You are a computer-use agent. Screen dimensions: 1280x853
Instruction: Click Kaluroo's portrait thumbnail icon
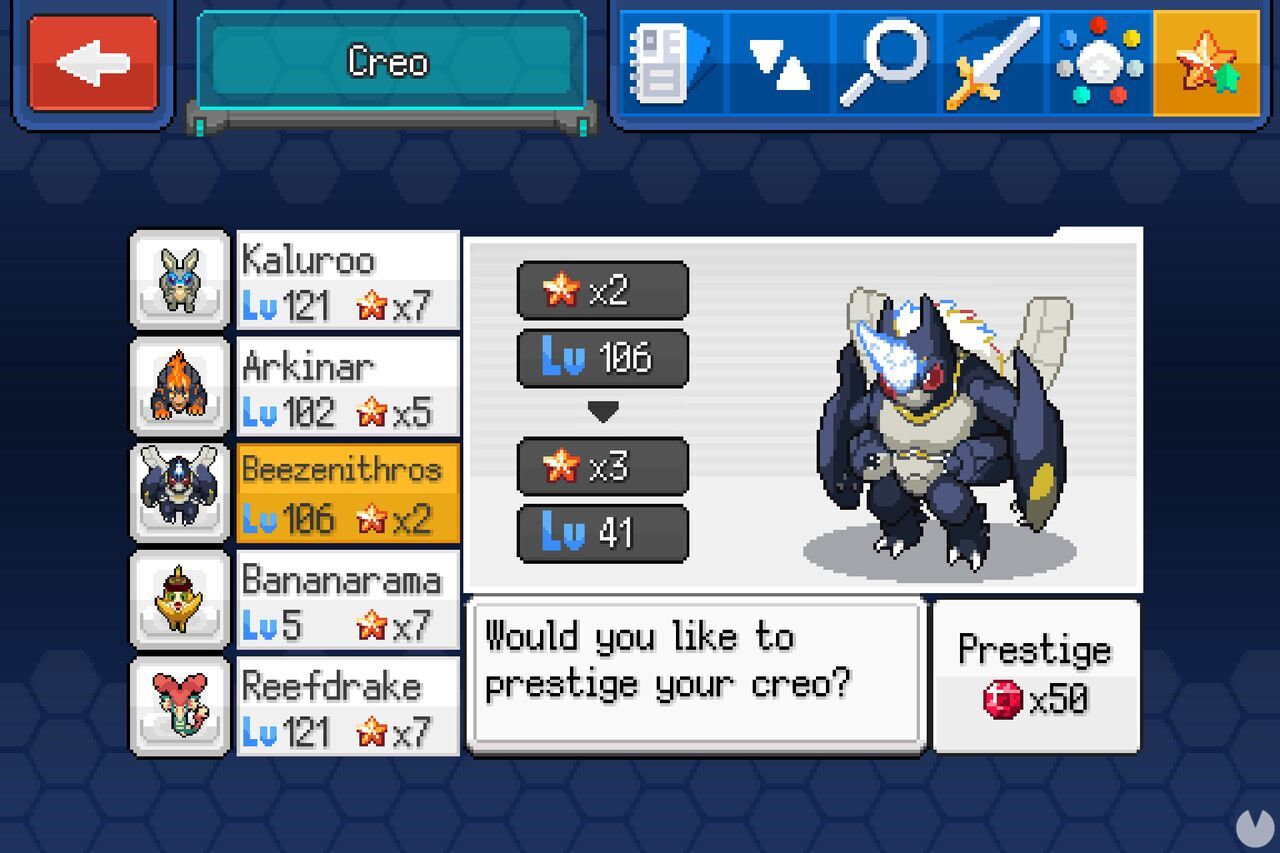179,279
